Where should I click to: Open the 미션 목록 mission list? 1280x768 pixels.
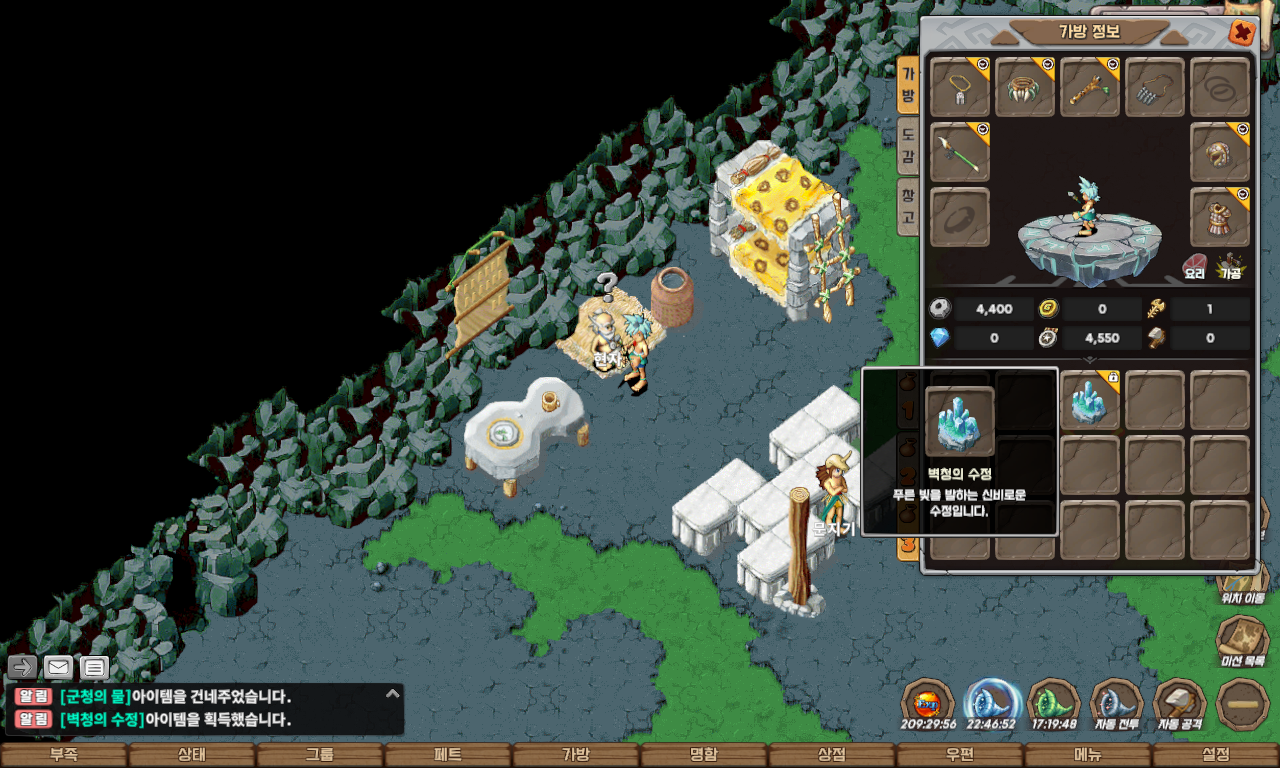(x=1242, y=642)
